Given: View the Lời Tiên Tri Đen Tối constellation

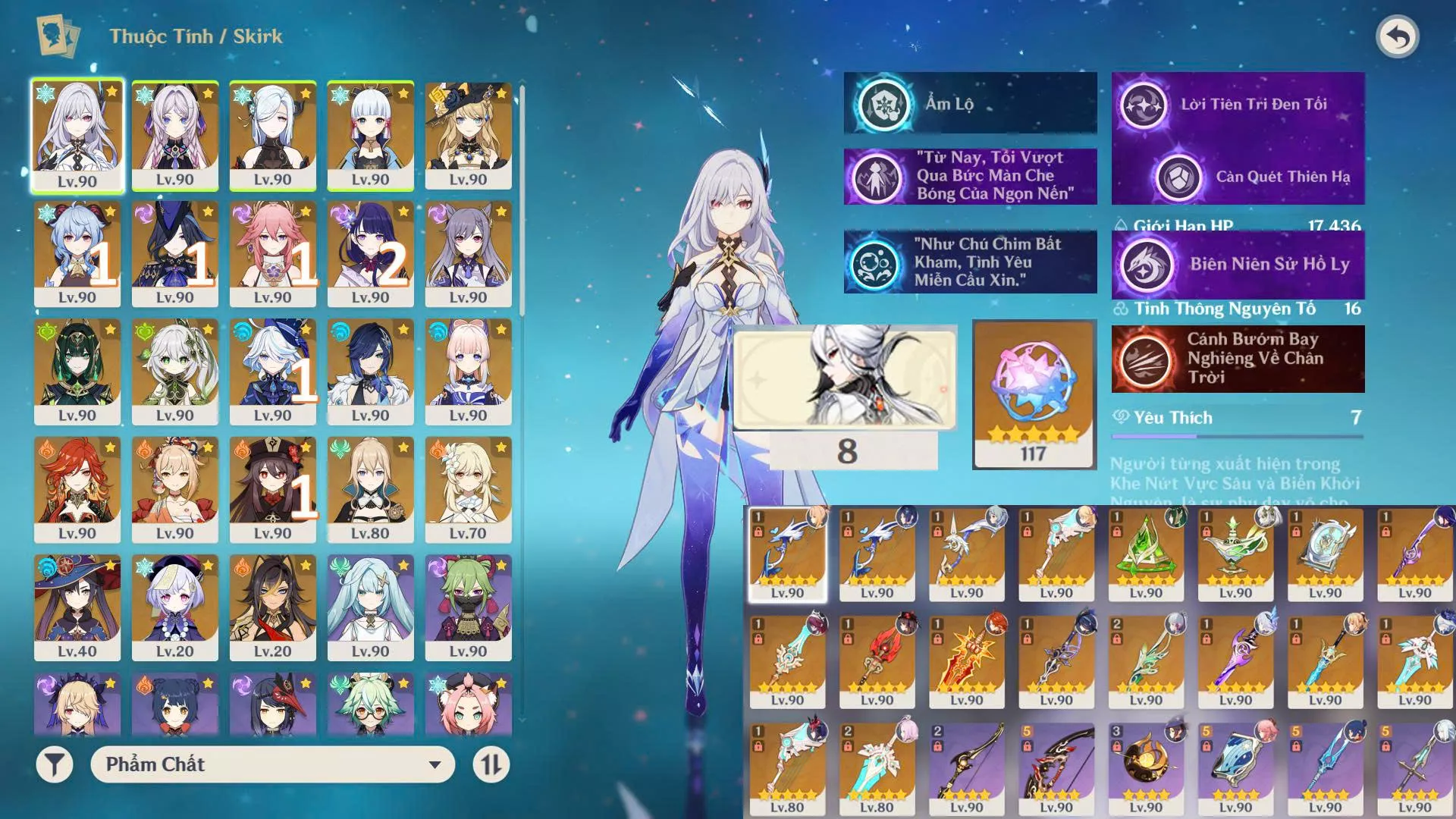Looking at the screenshot, I should pyautogui.click(x=1238, y=105).
